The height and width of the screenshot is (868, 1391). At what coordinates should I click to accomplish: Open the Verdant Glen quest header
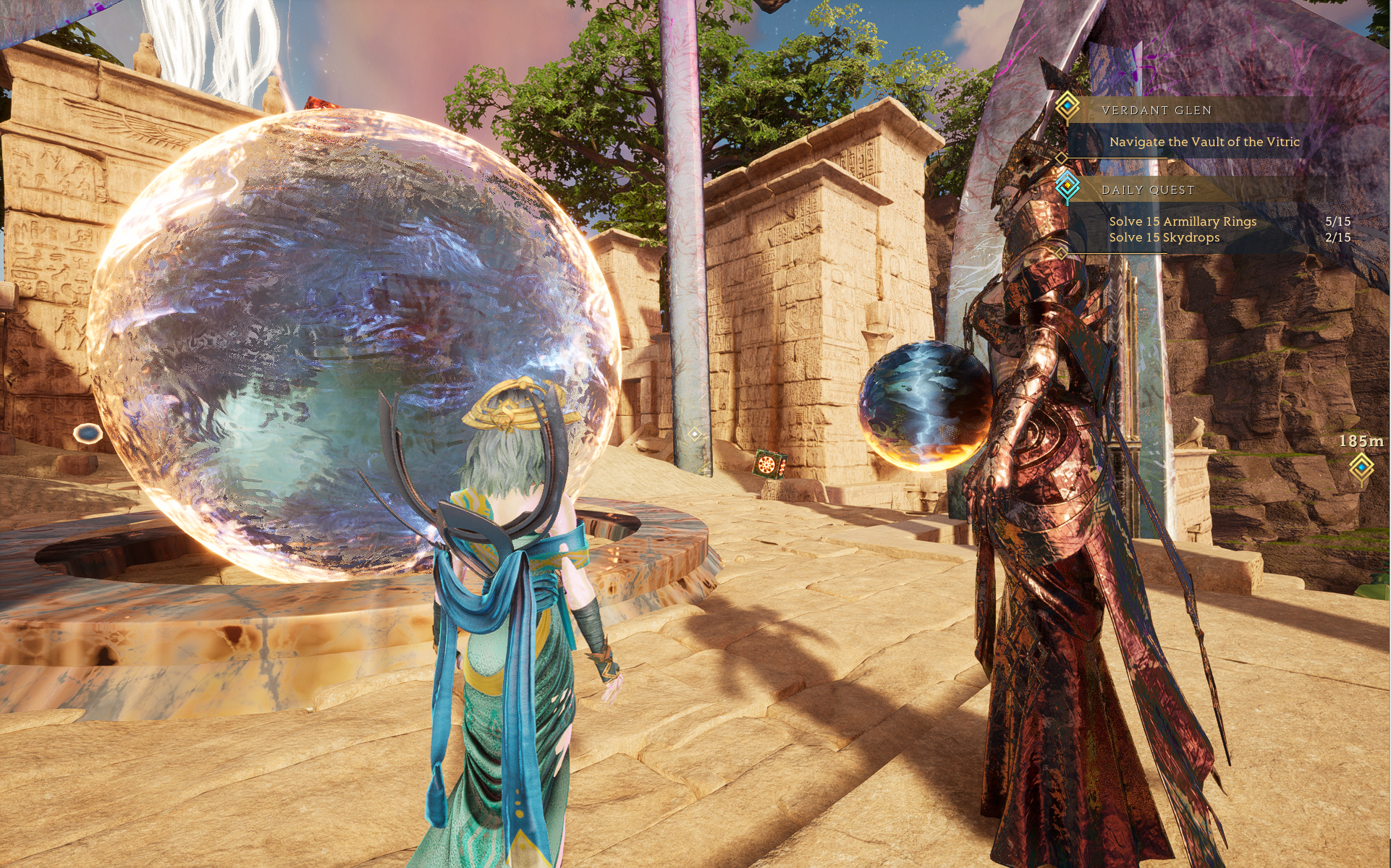1156,110
